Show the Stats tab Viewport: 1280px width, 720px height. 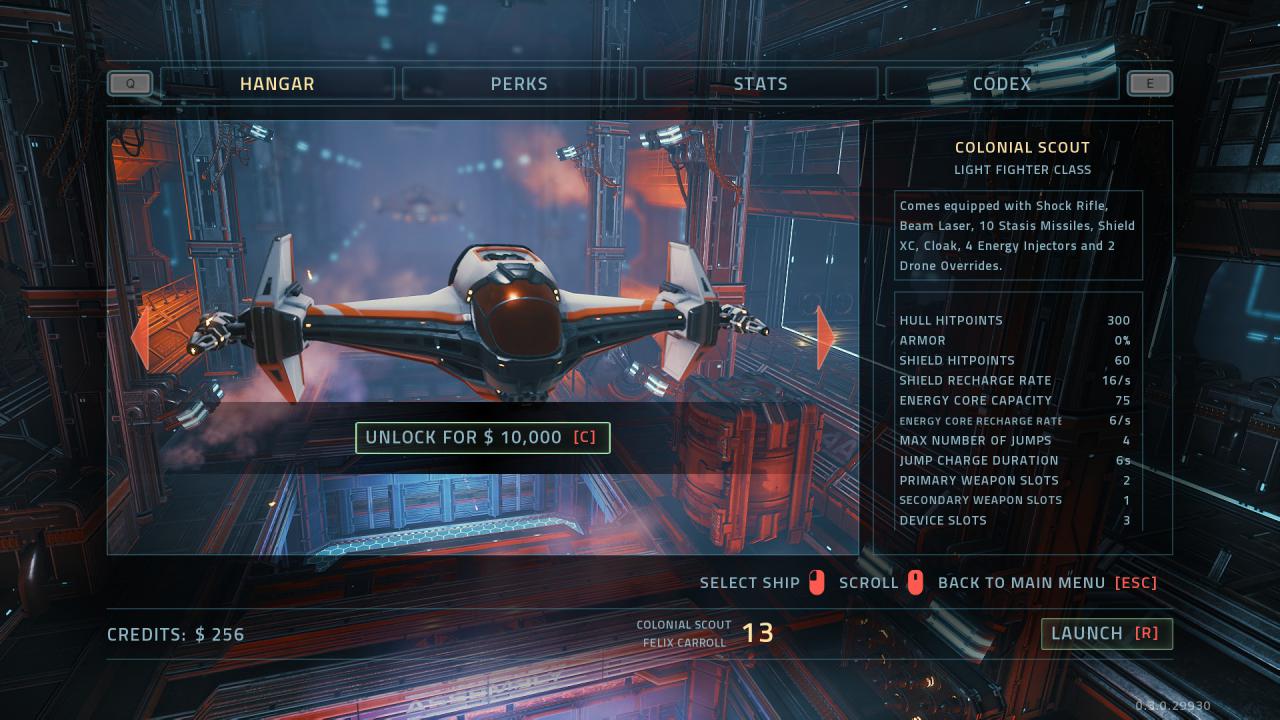click(760, 84)
